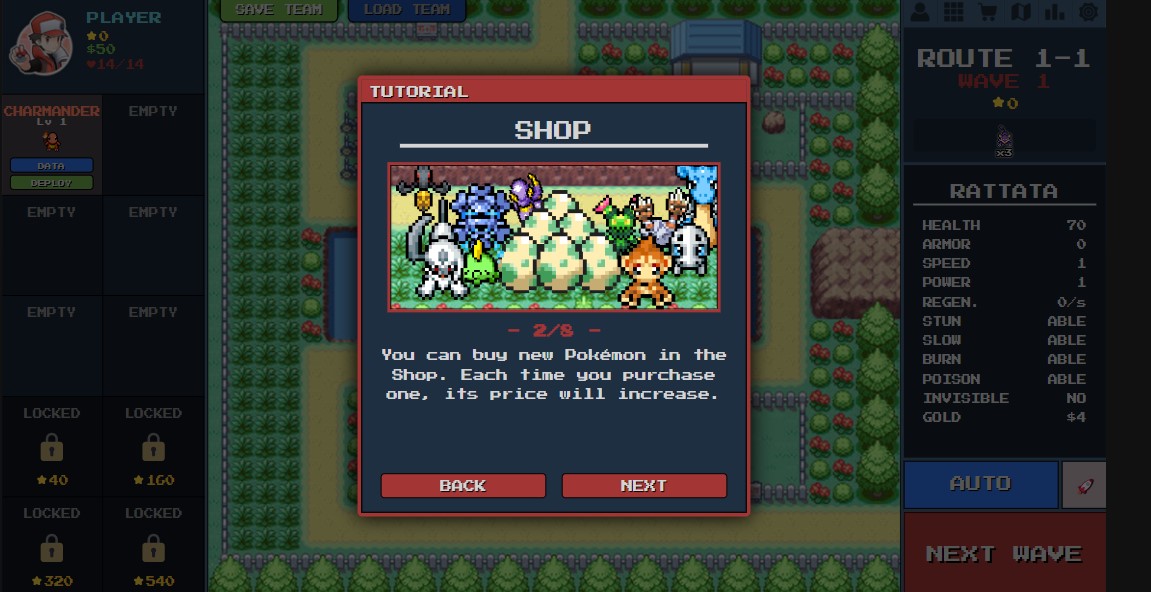Toggle the Auto wave button
This screenshot has width=1151, height=592.
(980, 484)
